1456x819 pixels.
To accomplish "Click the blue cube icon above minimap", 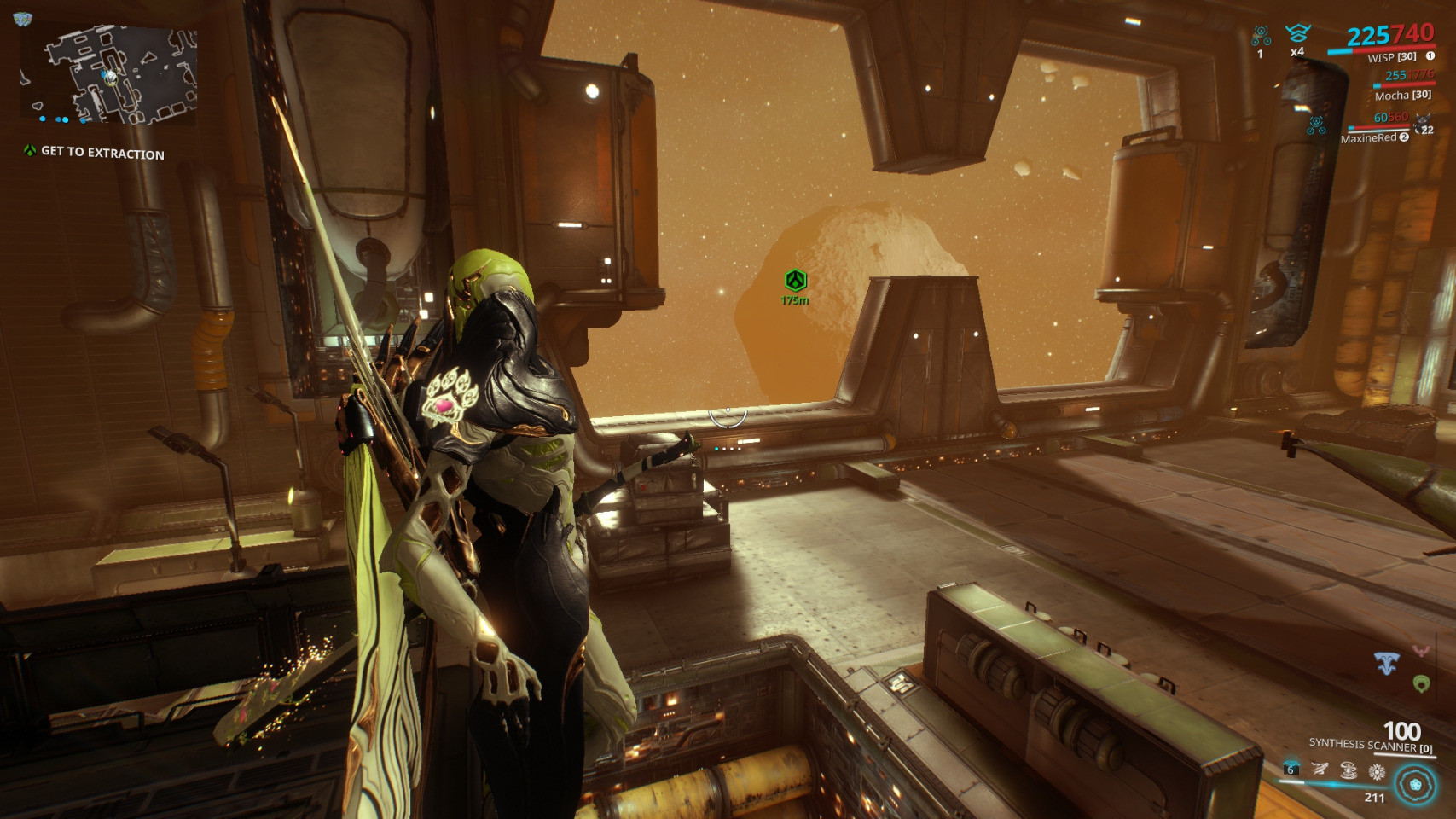I will click(x=22, y=19).
